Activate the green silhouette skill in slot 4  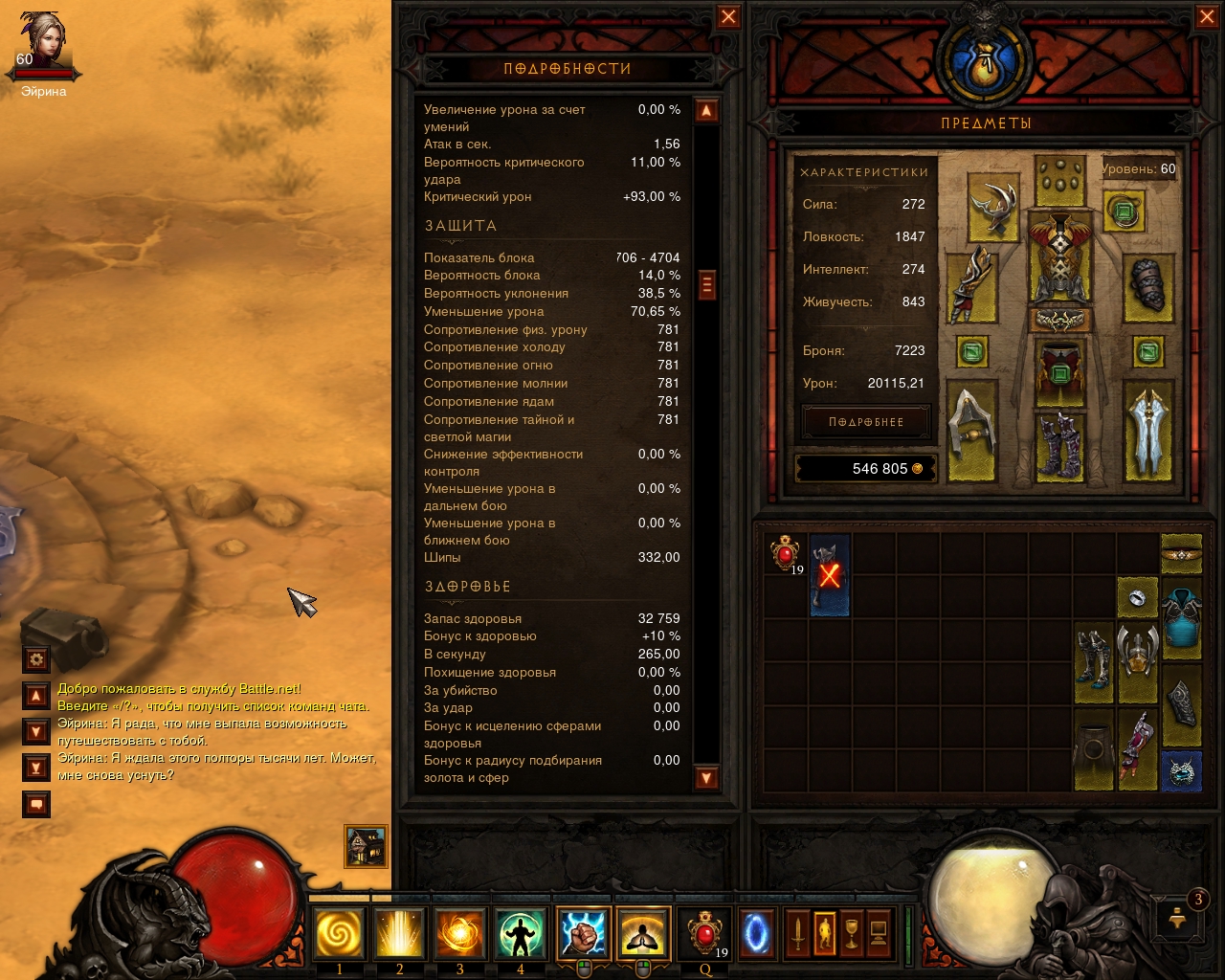[x=520, y=933]
